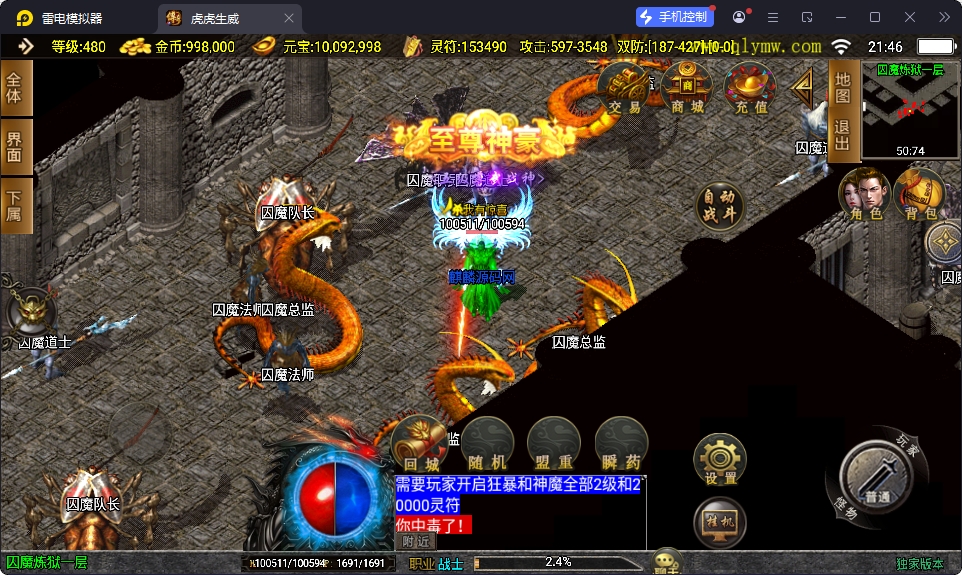Open the 背包 backpack
The width and height of the screenshot is (962, 575).
tap(918, 193)
